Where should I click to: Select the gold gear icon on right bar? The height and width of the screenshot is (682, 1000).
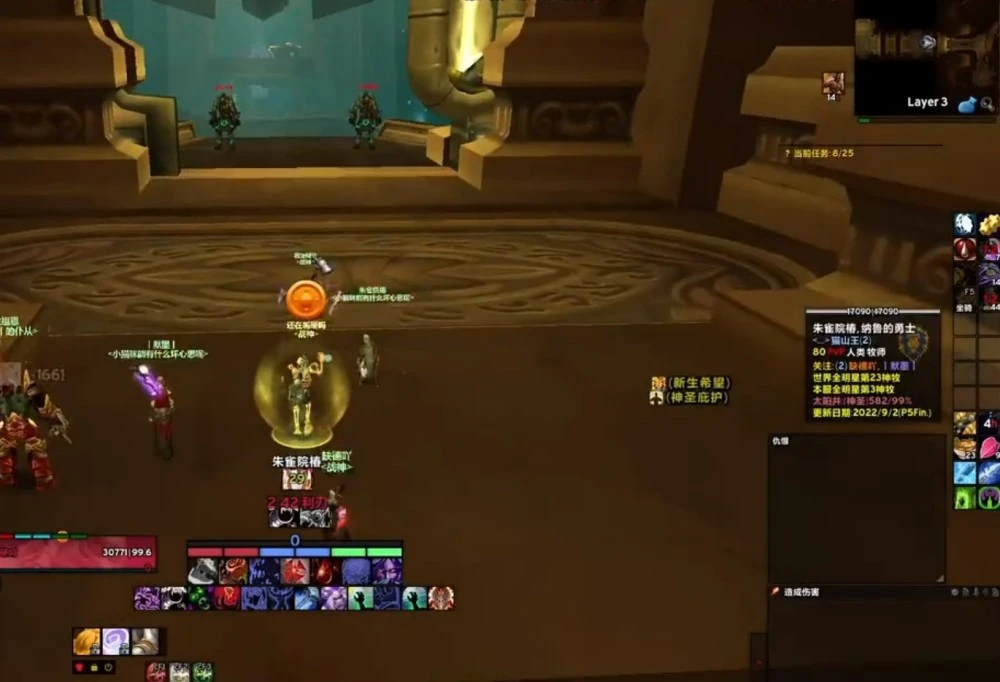[989, 224]
